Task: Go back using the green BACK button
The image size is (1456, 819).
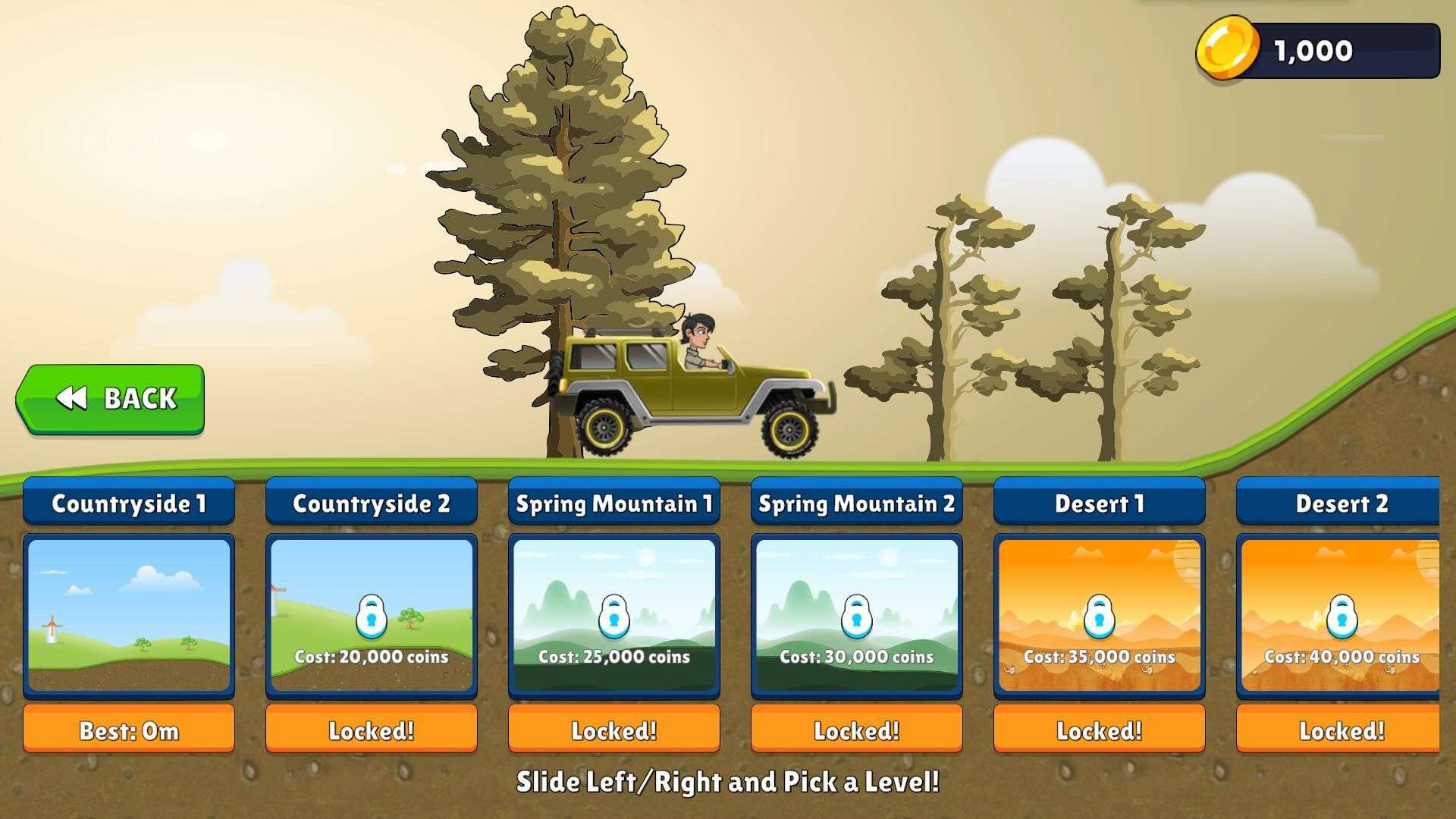Action: point(111,399)
